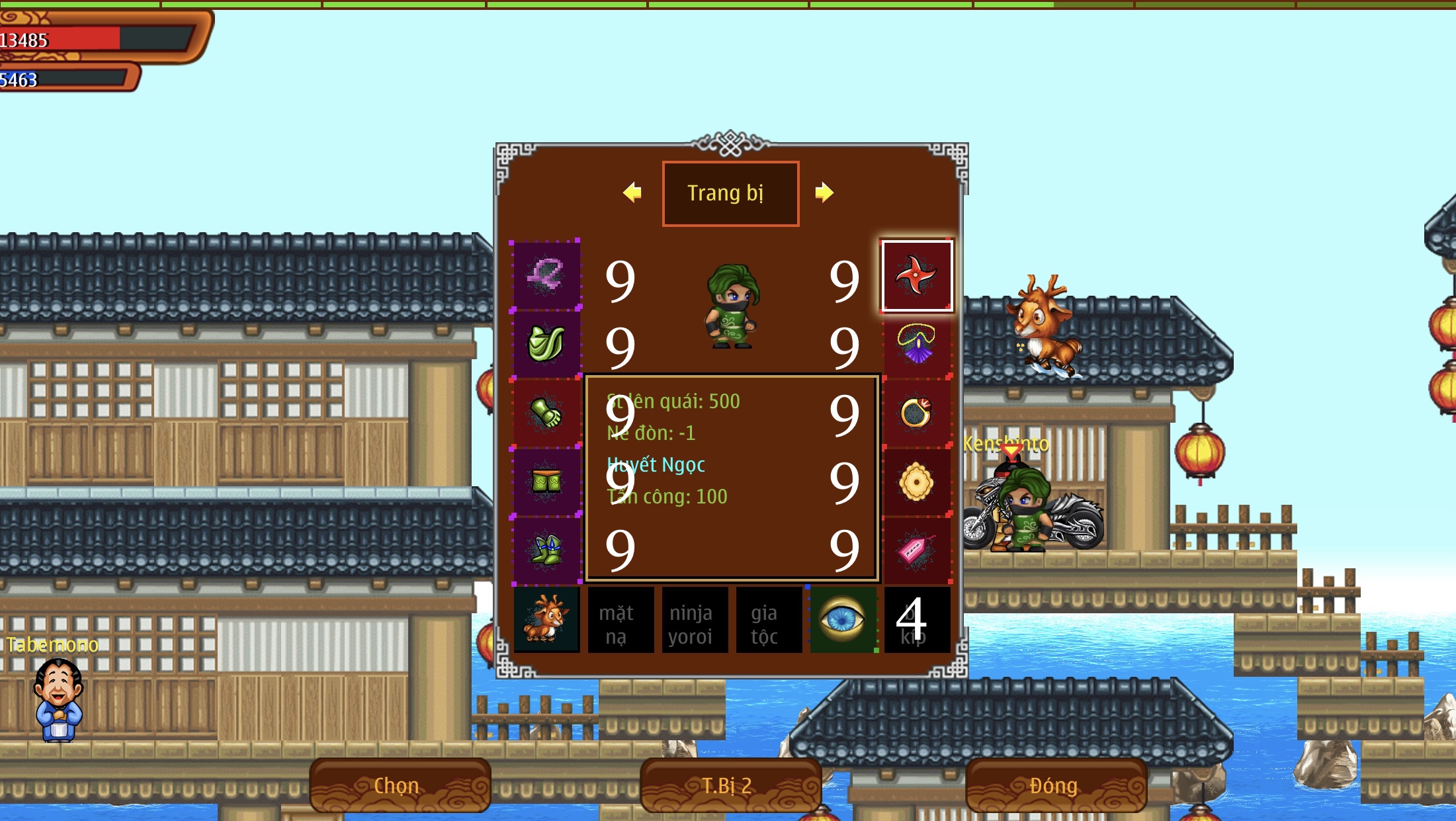Select the green boots slot
Image resolution: width=1456 pixels, height=821 pixels.
click(x=546, y=550)
